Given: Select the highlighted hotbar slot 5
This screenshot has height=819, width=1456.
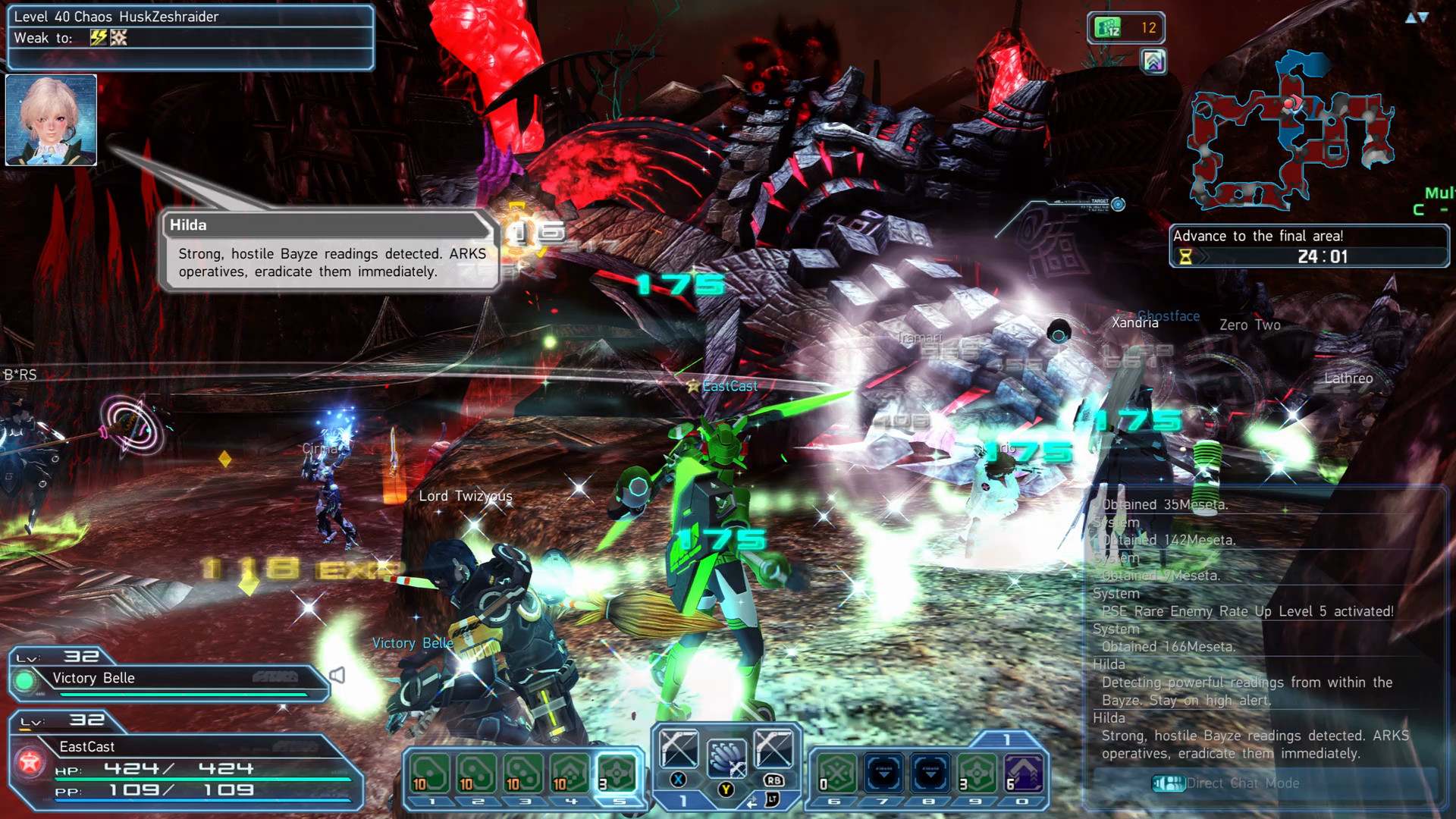Looking at the screenshot, I should point(618,773).
